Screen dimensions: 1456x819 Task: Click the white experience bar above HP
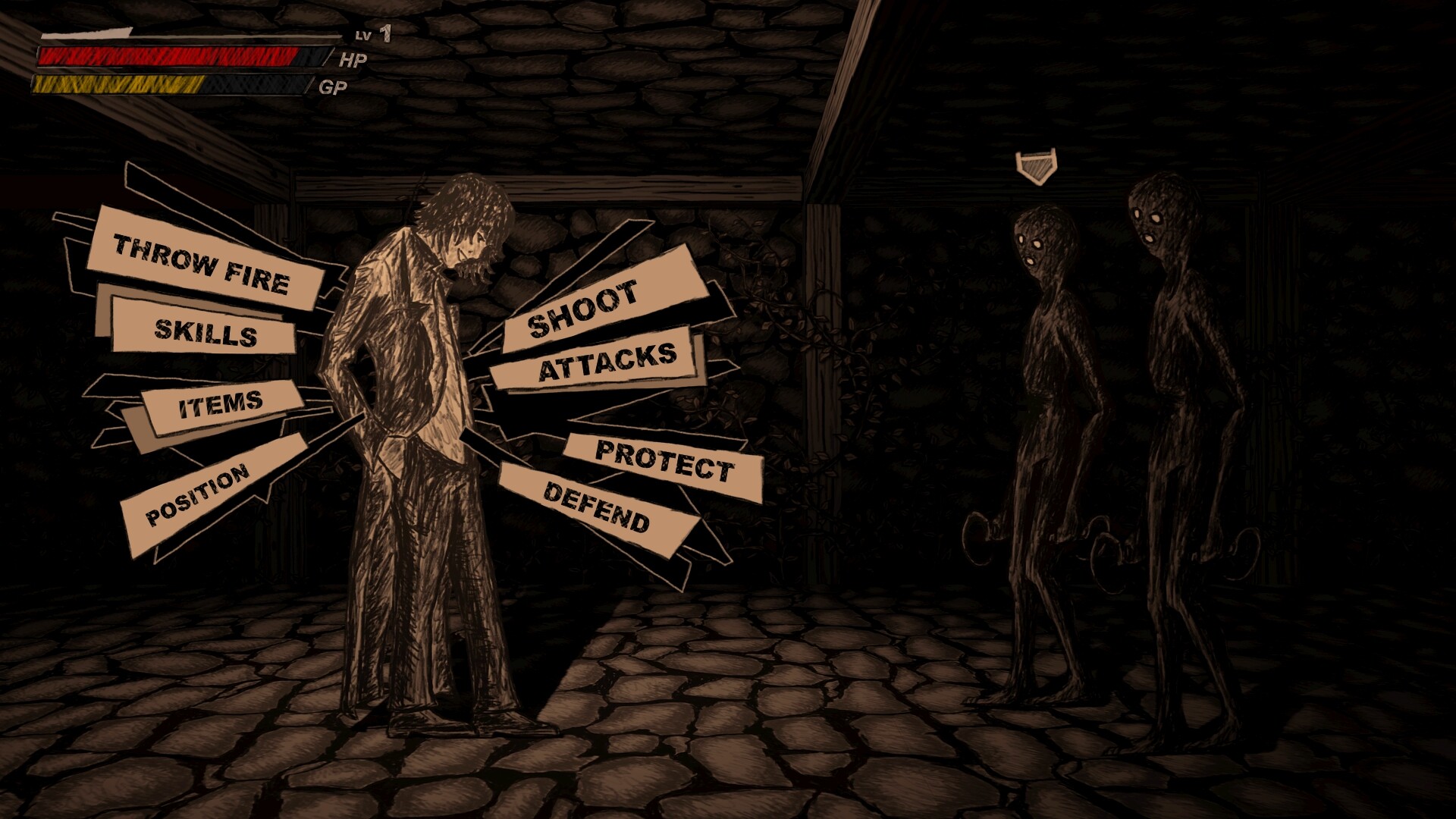pyautogui.click(x=83, y=33)
